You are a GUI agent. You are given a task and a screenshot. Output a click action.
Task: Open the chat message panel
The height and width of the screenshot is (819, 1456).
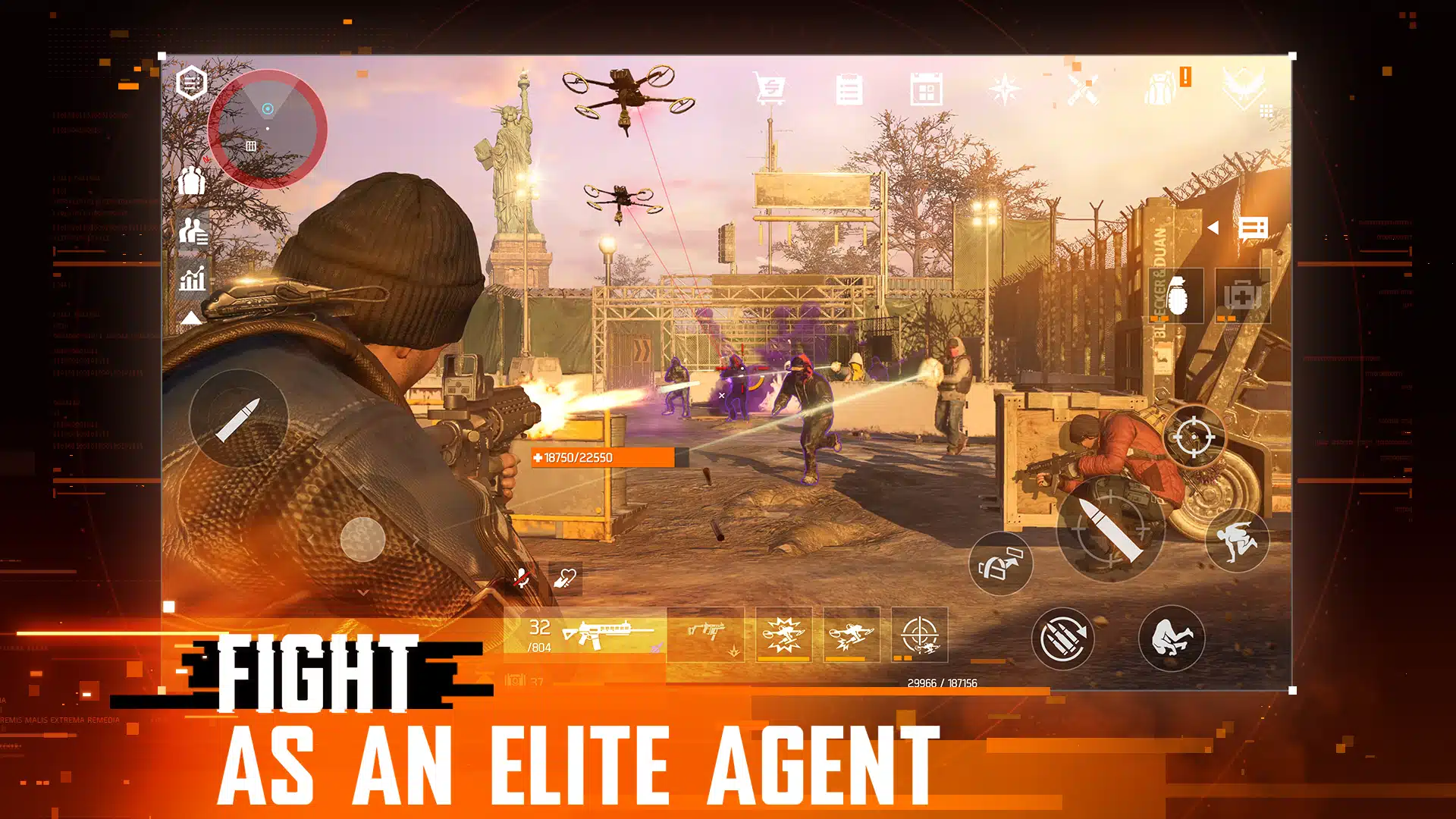click(x=1253, y=227)
